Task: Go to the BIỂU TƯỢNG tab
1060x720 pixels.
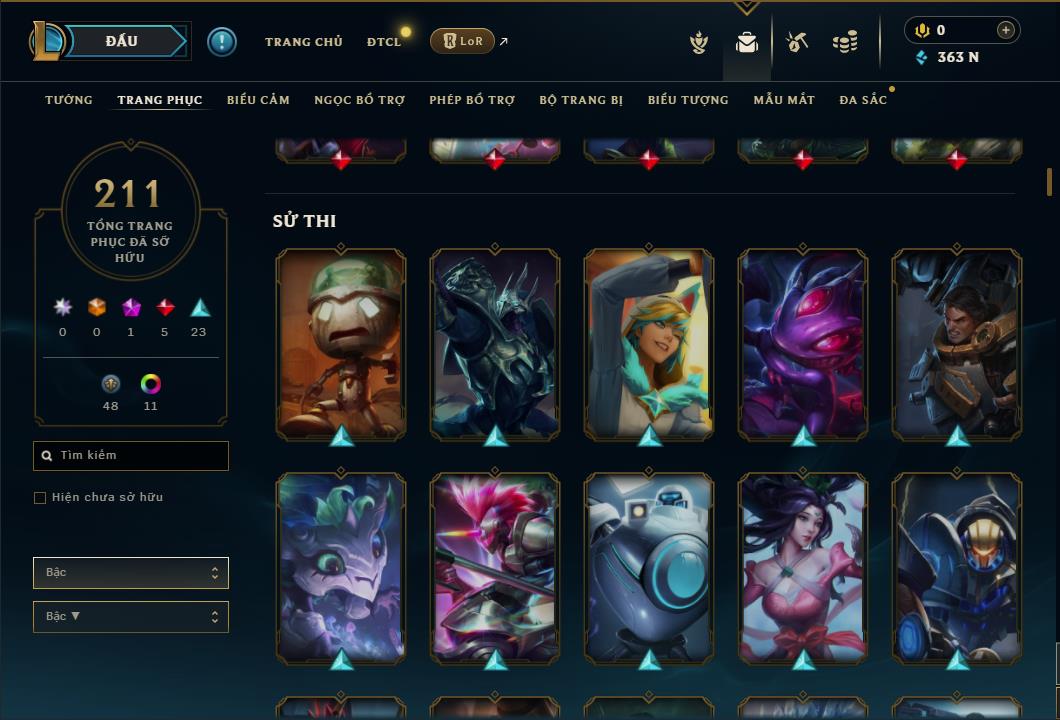Action: (x=688, y=100)
